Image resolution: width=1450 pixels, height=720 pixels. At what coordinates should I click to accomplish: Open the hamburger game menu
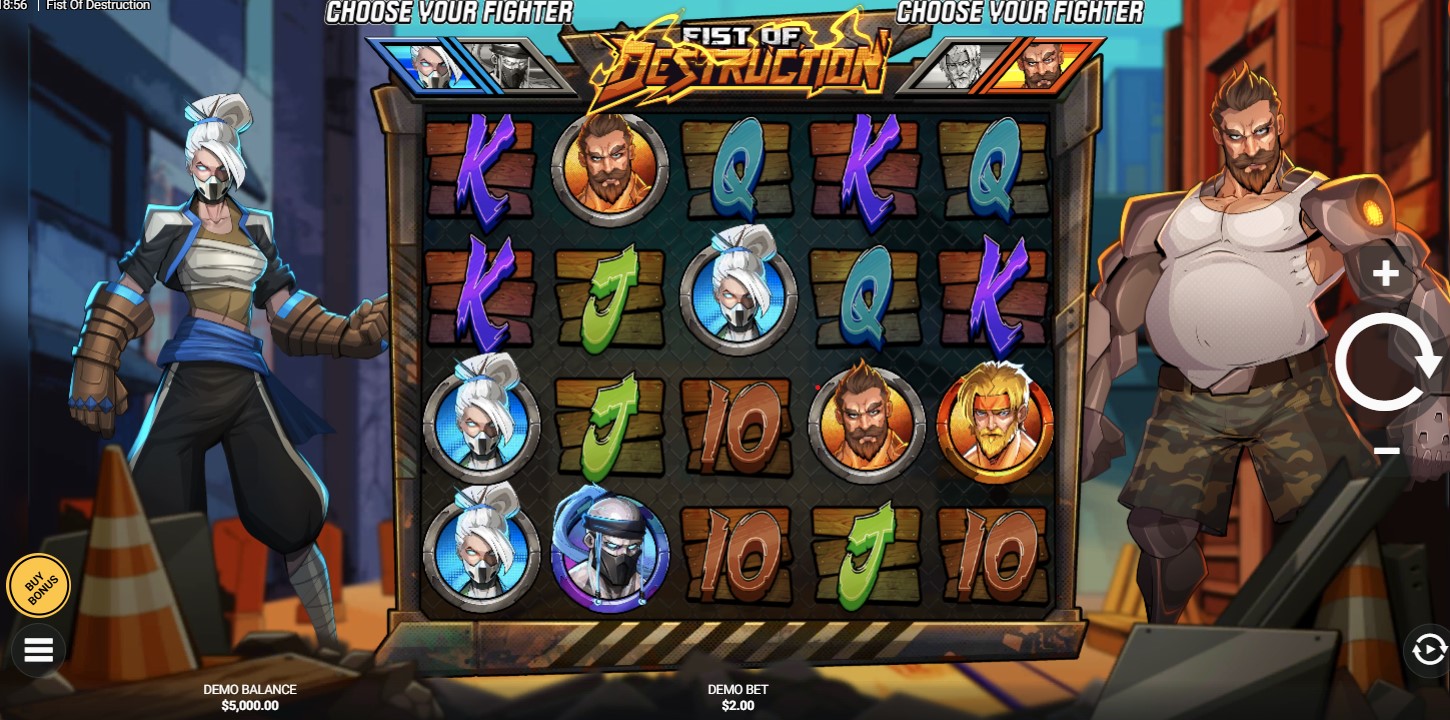pyautogui.click(x=38, y=649)
